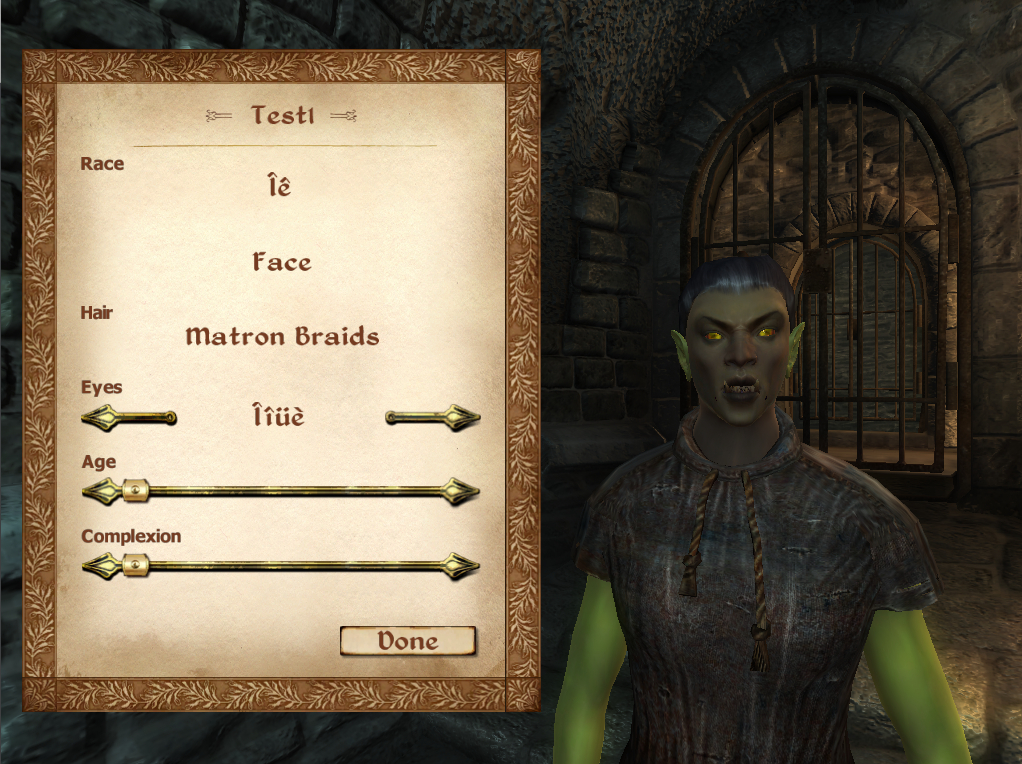Open the Face customization section
This screenshot has height=764, width=1022.
282,263
